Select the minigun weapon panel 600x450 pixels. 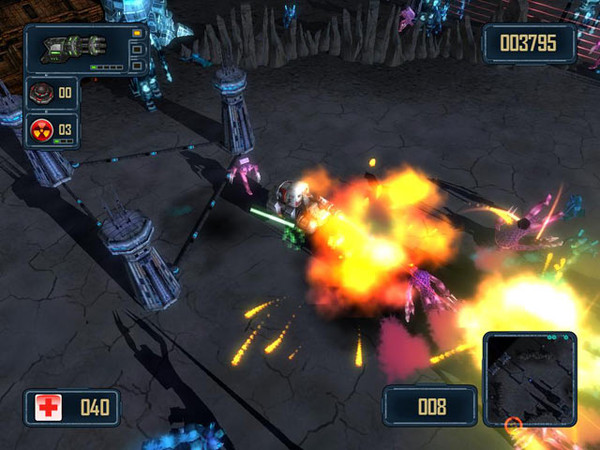[87, 49]
